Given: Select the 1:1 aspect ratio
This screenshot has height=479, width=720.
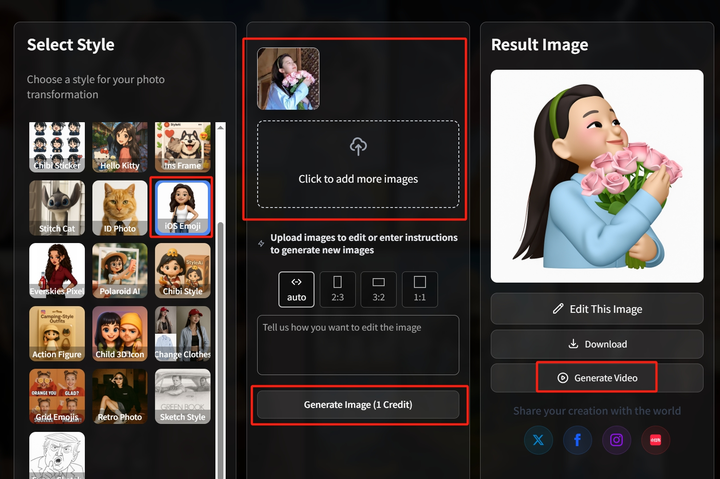Looking at the screenshot, I should click(x=419, y=289).
